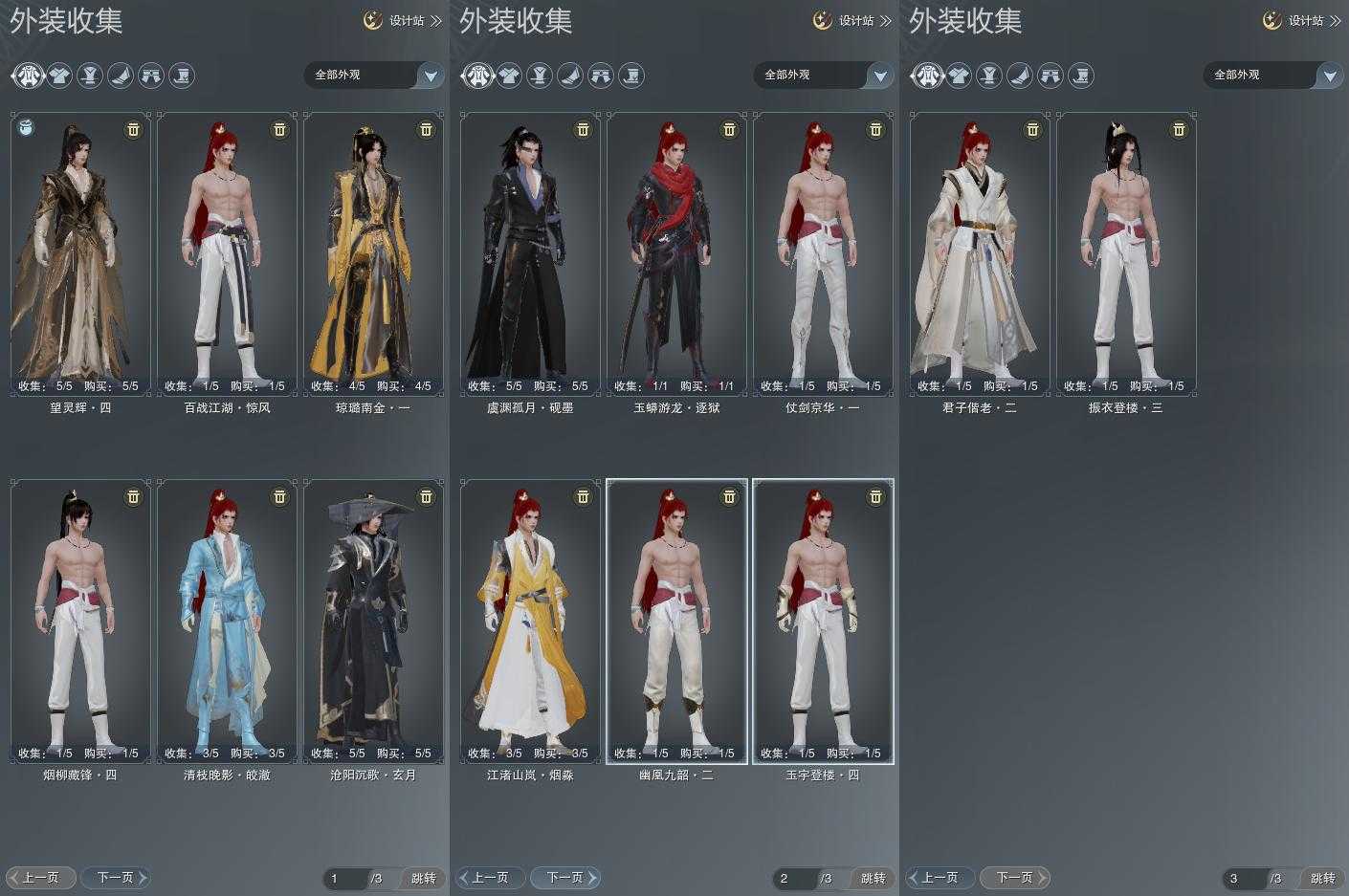Viewport: 1349px width, 896px height.
Task: Pick the 幽凰九韶·二 outfit card
Action: 676,622
